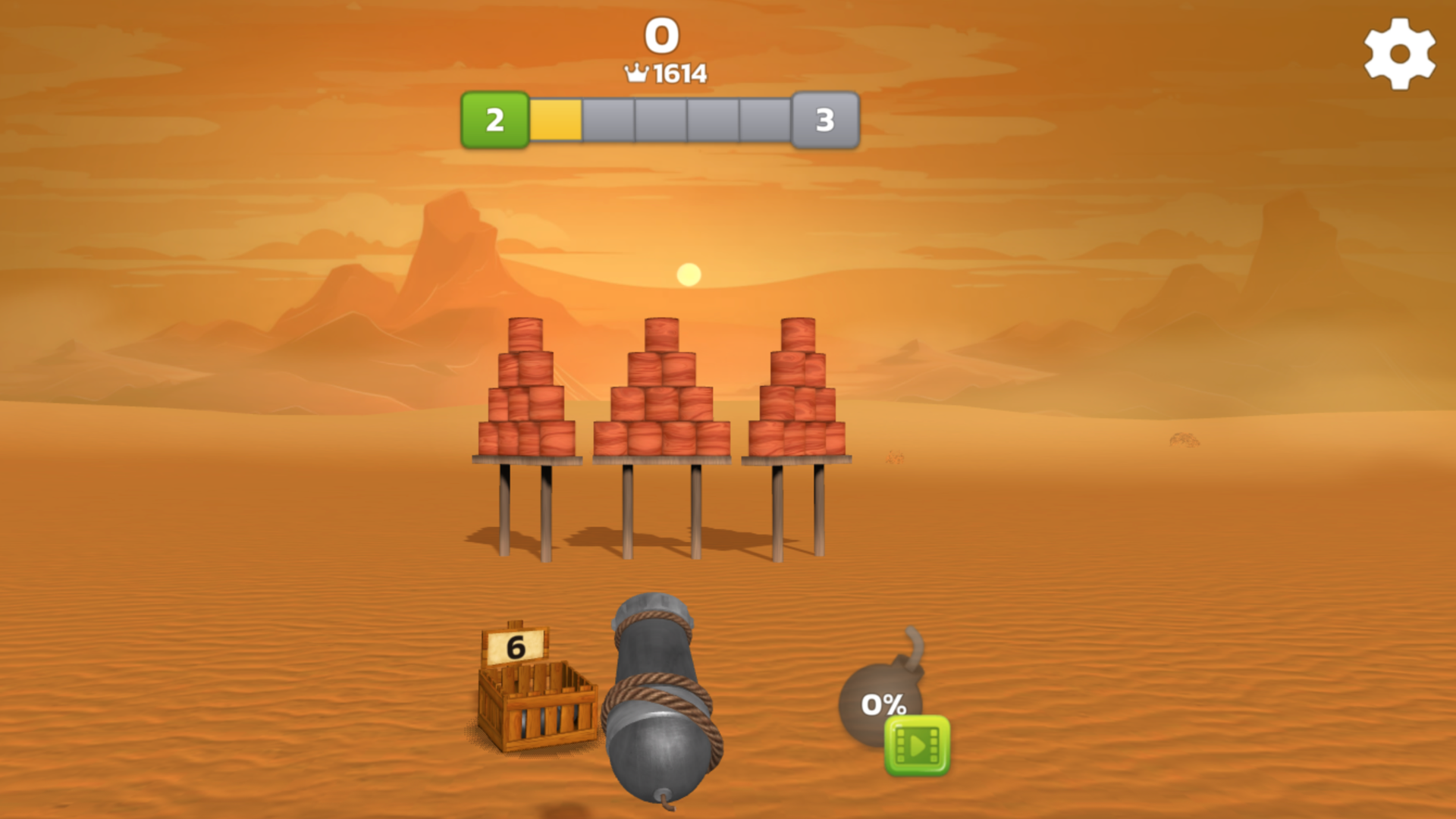
Task: Click the crown icon above the progress bar
Action: pyautogui.click(x=635, y=73)
